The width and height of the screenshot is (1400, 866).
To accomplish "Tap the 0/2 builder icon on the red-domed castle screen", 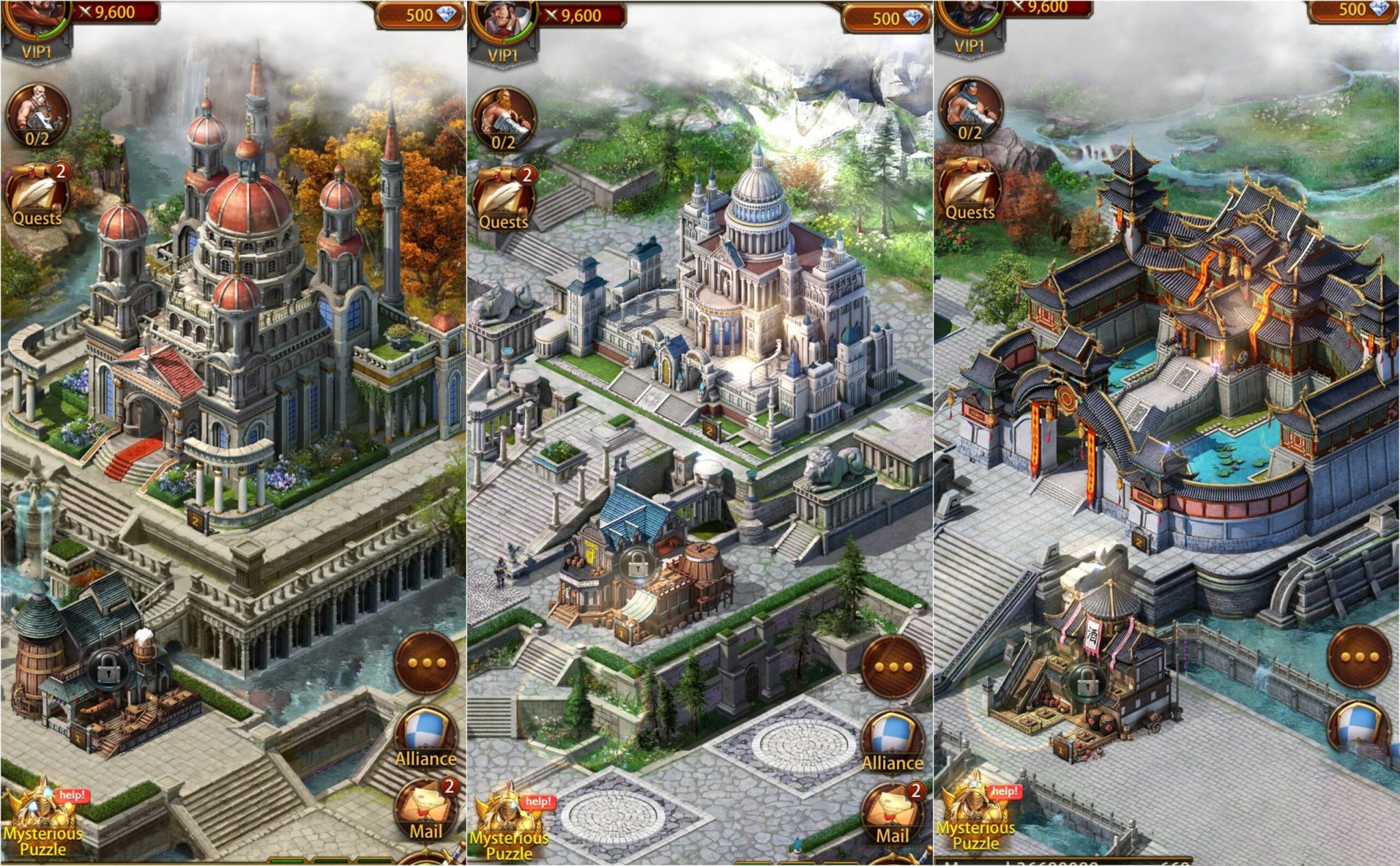I will coord(38,116).
